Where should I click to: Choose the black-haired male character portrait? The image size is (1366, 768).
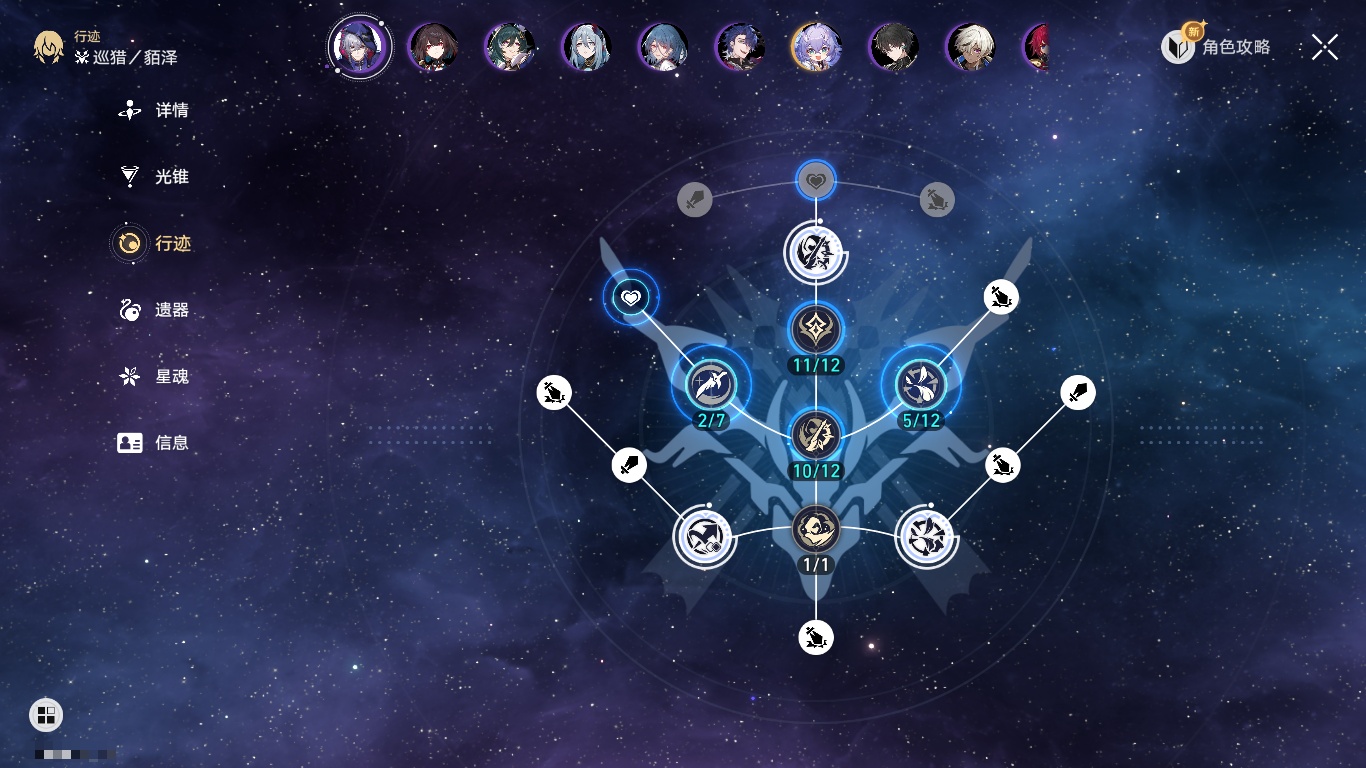click(893, 46)
